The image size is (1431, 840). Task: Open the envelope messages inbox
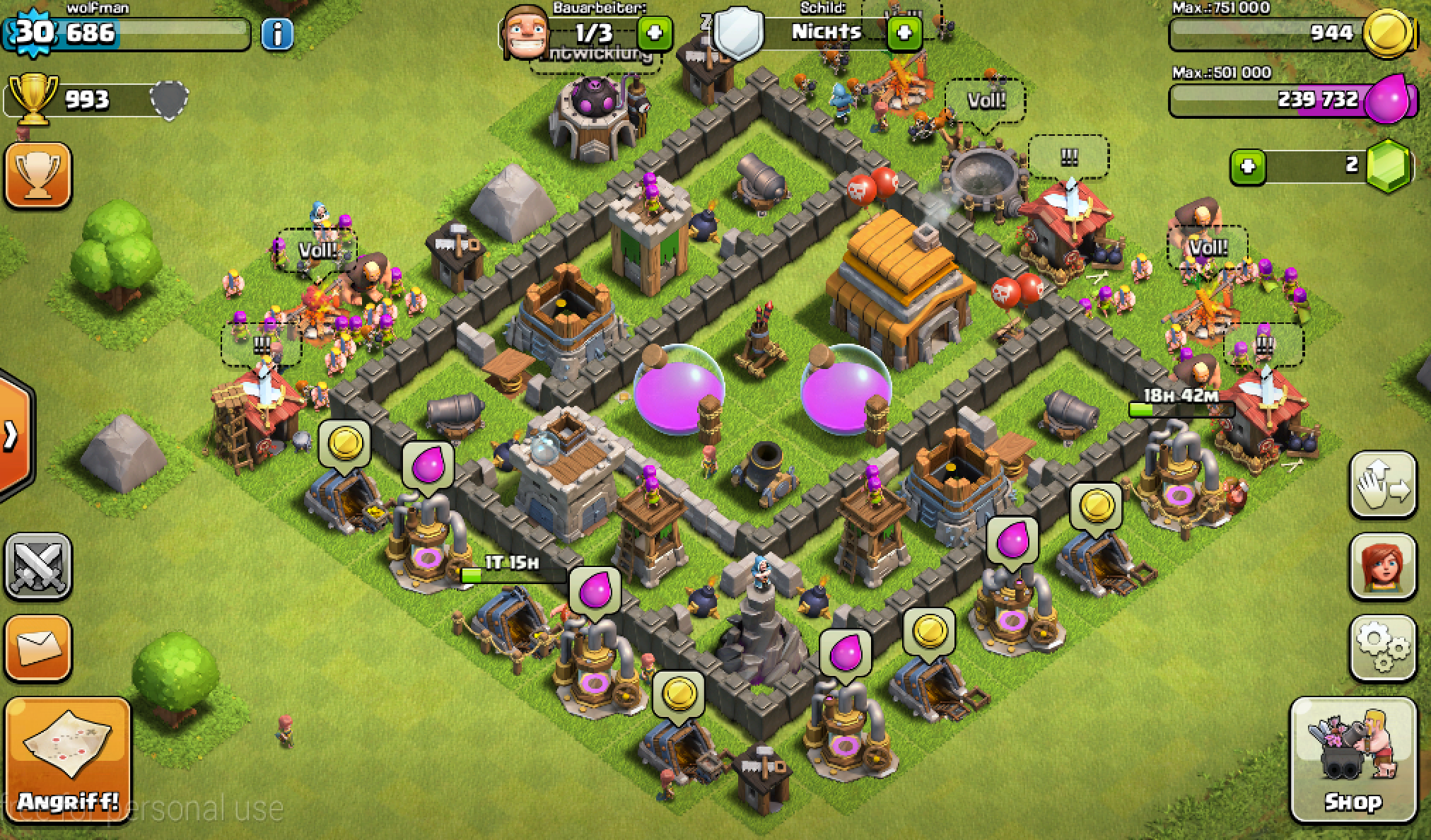38,648
